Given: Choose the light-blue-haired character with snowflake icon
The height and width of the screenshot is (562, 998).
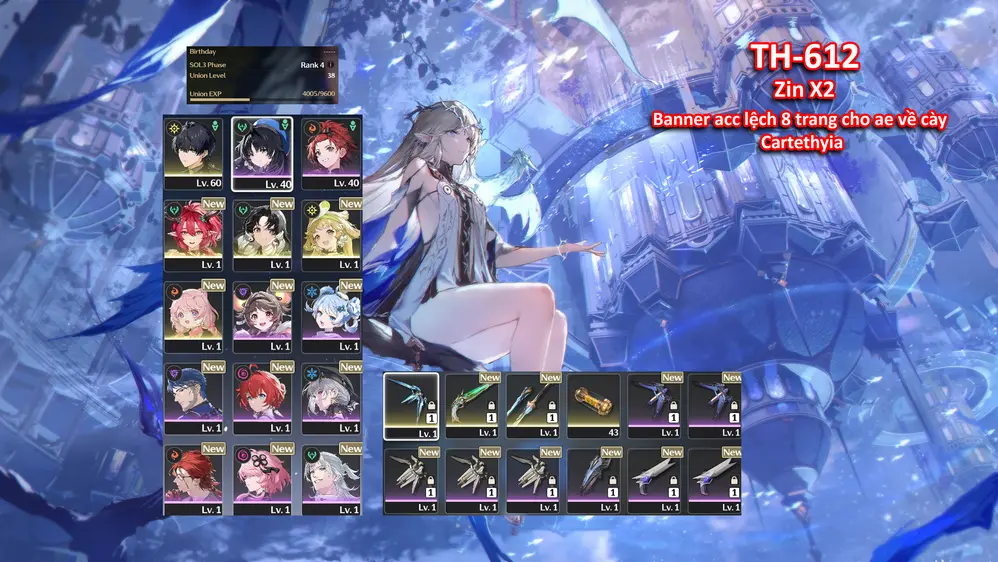Looking at the screenshot, I should coord(331,317).
